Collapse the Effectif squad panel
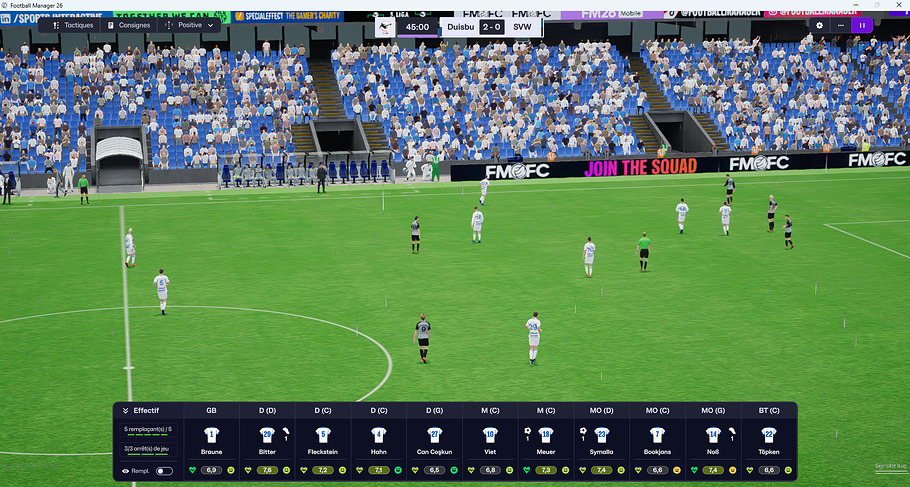Screen dimensions: 910x487 click(x=126, y=410)
